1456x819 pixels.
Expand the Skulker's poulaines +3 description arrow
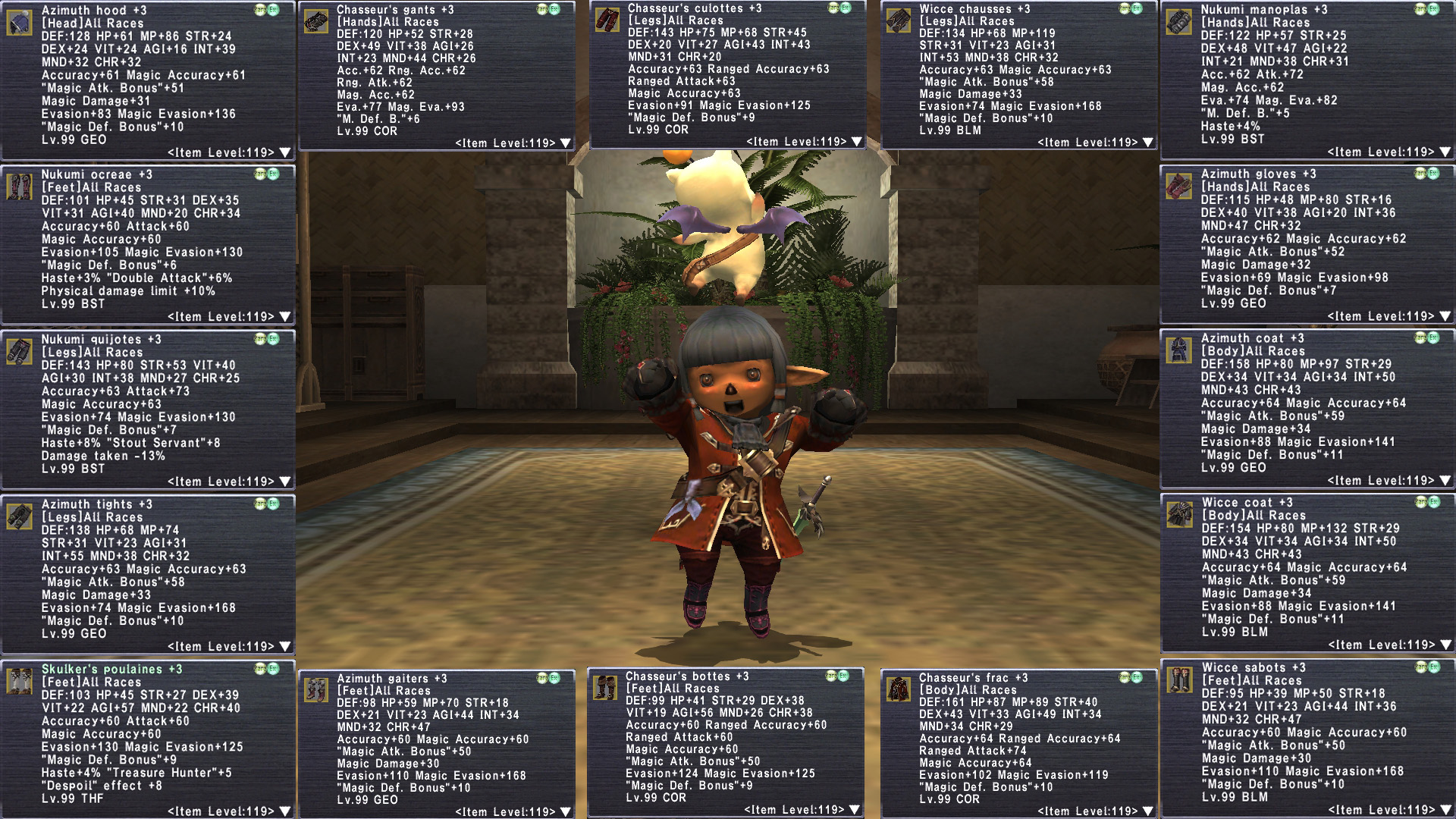(285, 811)
